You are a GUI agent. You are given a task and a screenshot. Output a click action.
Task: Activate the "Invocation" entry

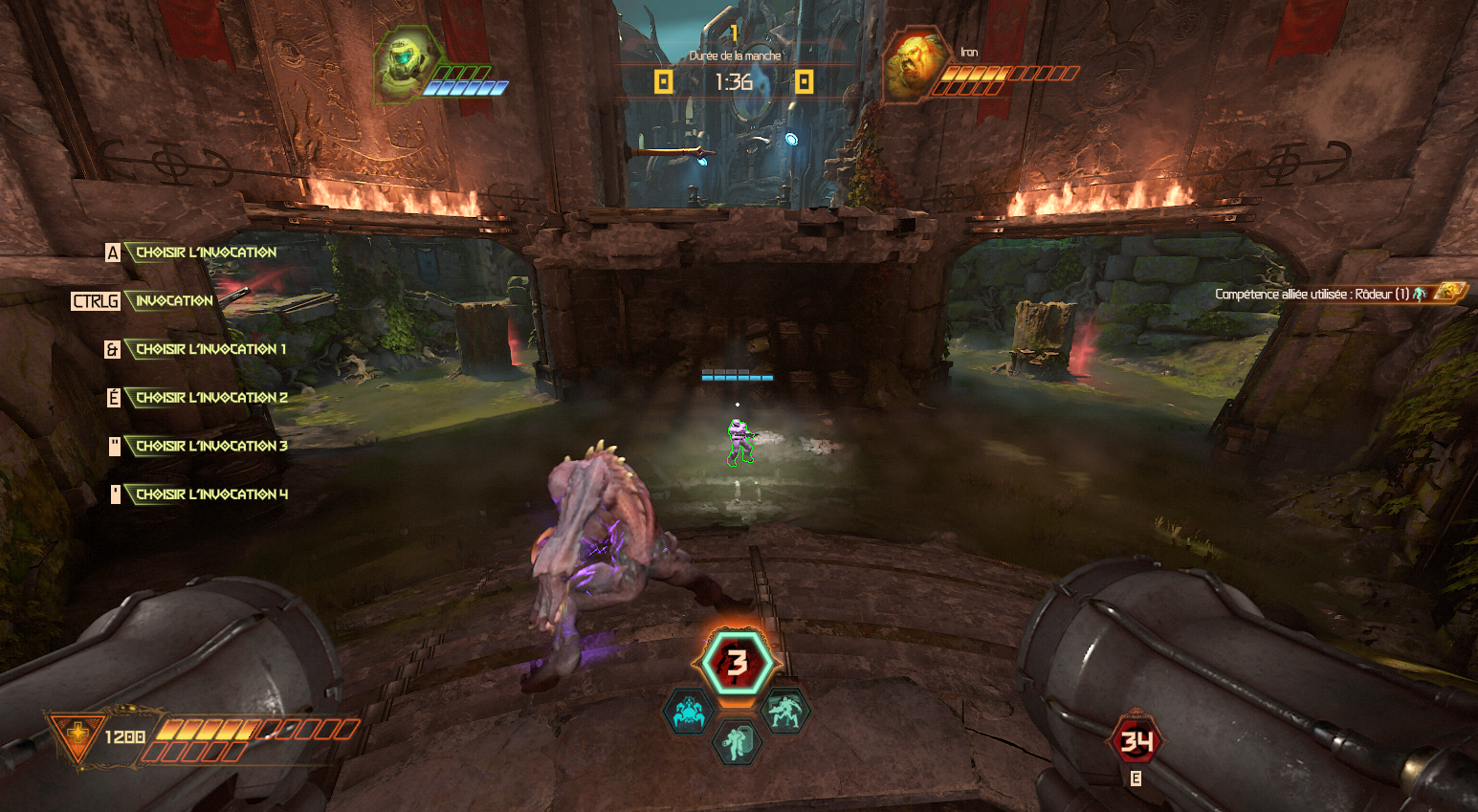click(x=174, y=301)
